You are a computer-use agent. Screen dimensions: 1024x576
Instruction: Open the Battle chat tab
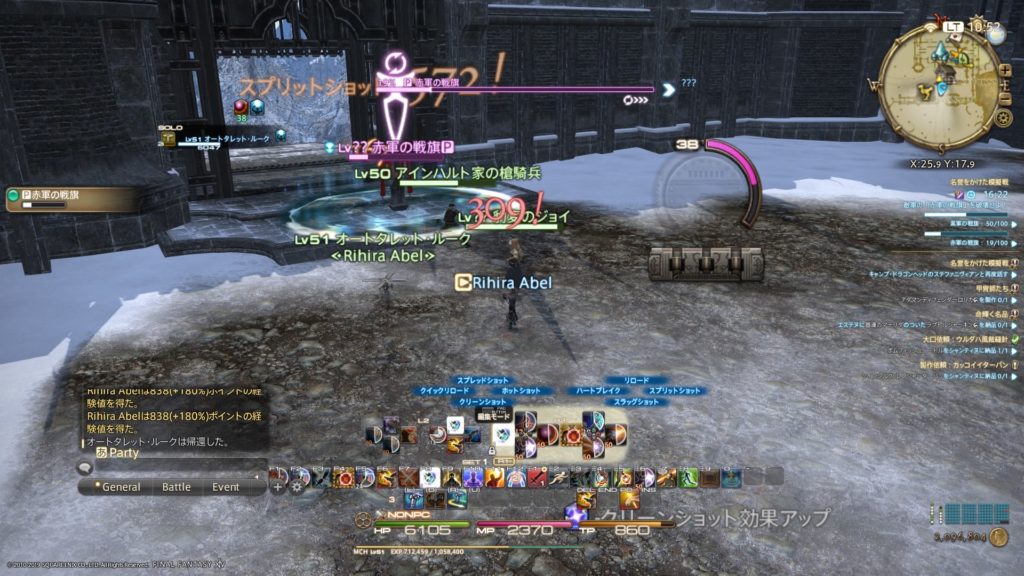coord(176,487)
